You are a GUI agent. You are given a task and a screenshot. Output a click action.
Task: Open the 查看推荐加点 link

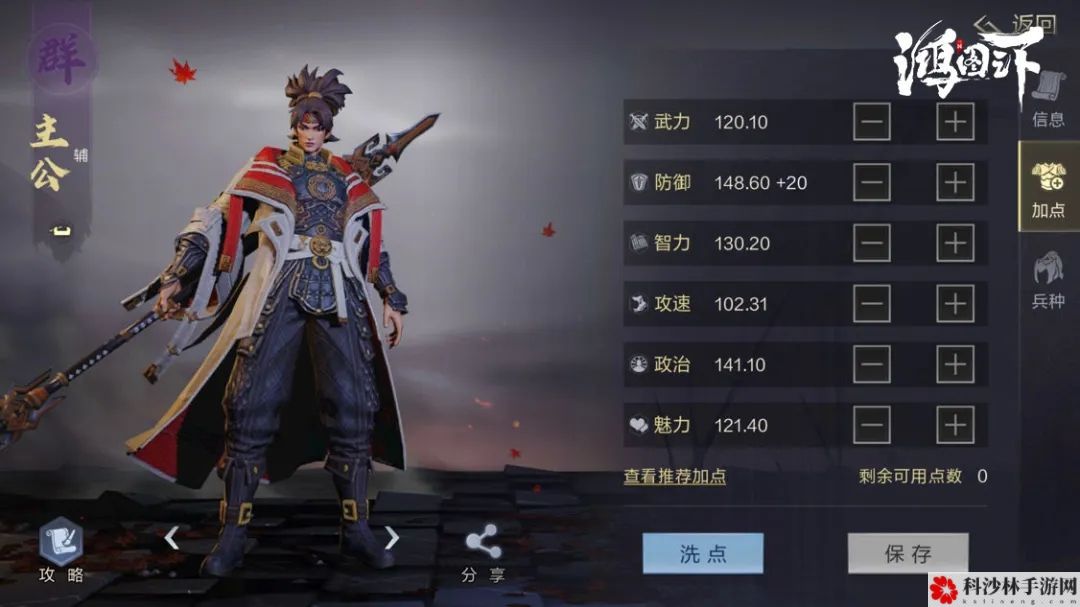tap(675, 477)
